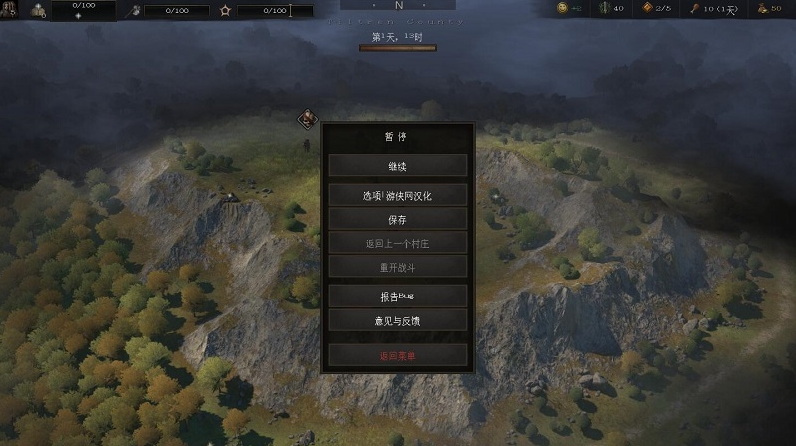Click 继续 to resume the game
The width and height of the screenshot is (796, 446).
click(397, 166)
